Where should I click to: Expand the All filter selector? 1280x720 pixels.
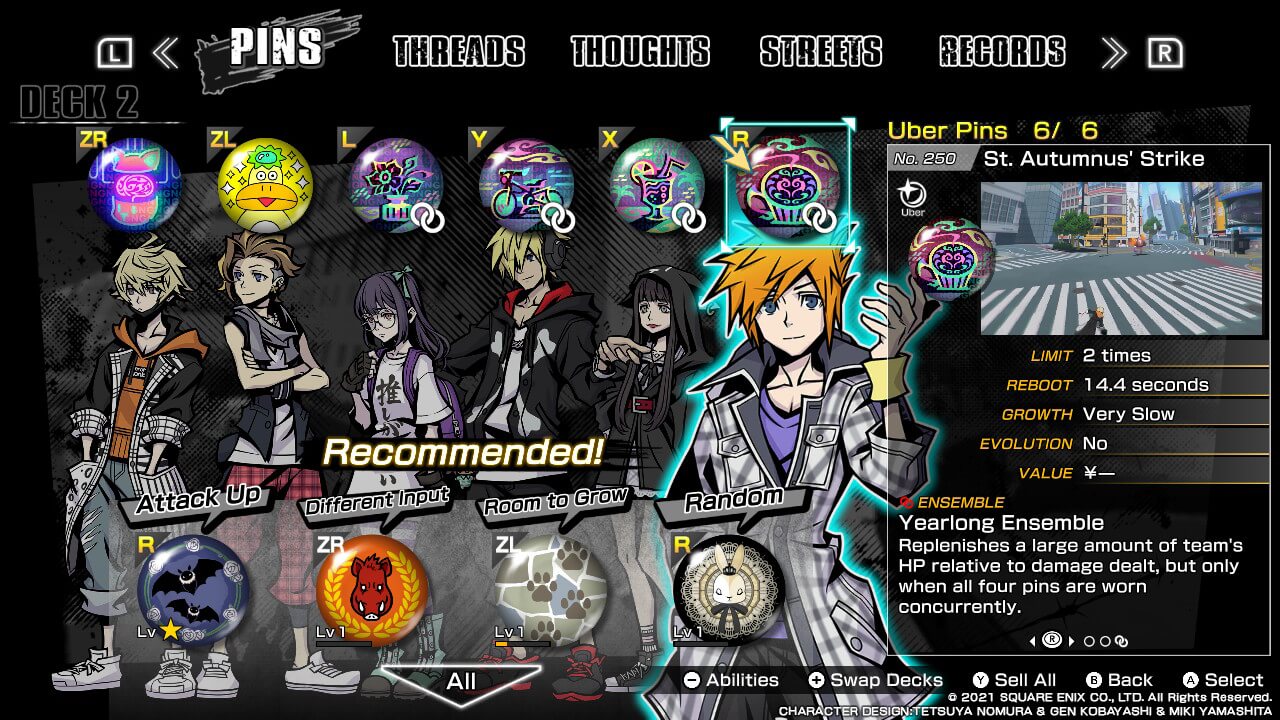coord(461,680)
